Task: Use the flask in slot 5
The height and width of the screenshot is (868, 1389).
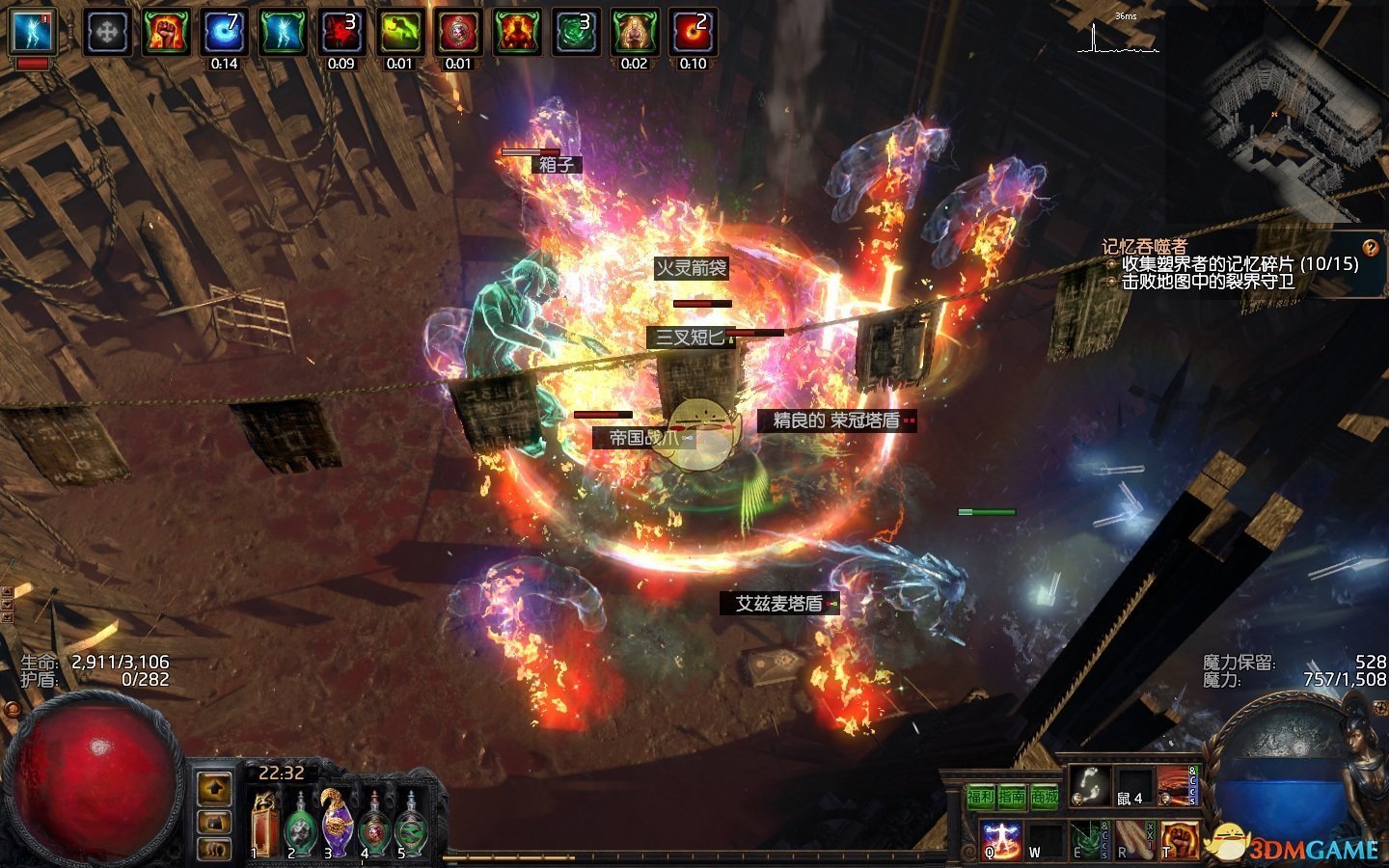Action: coord(411,822)
